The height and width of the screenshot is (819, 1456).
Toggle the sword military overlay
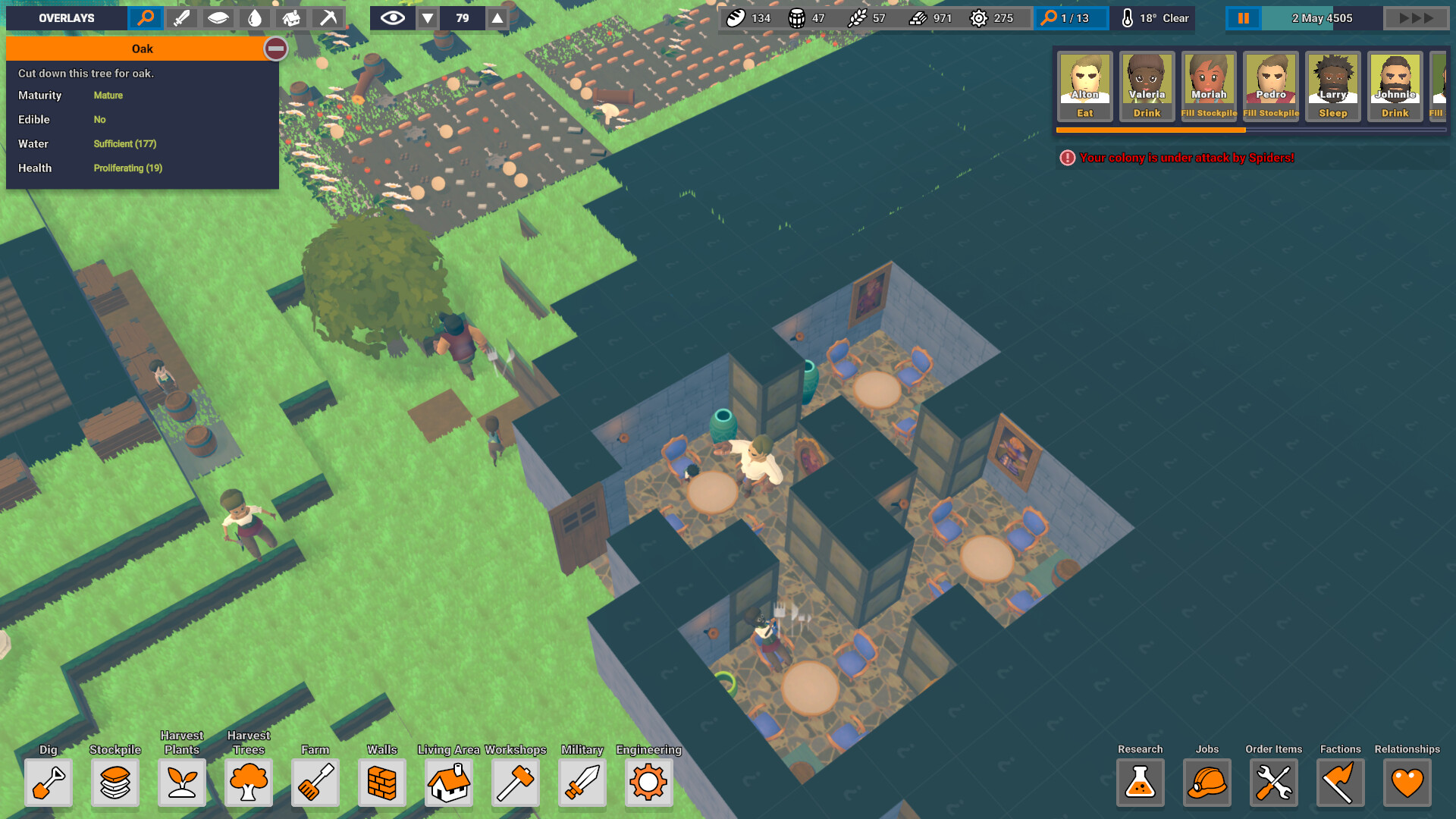181,17
